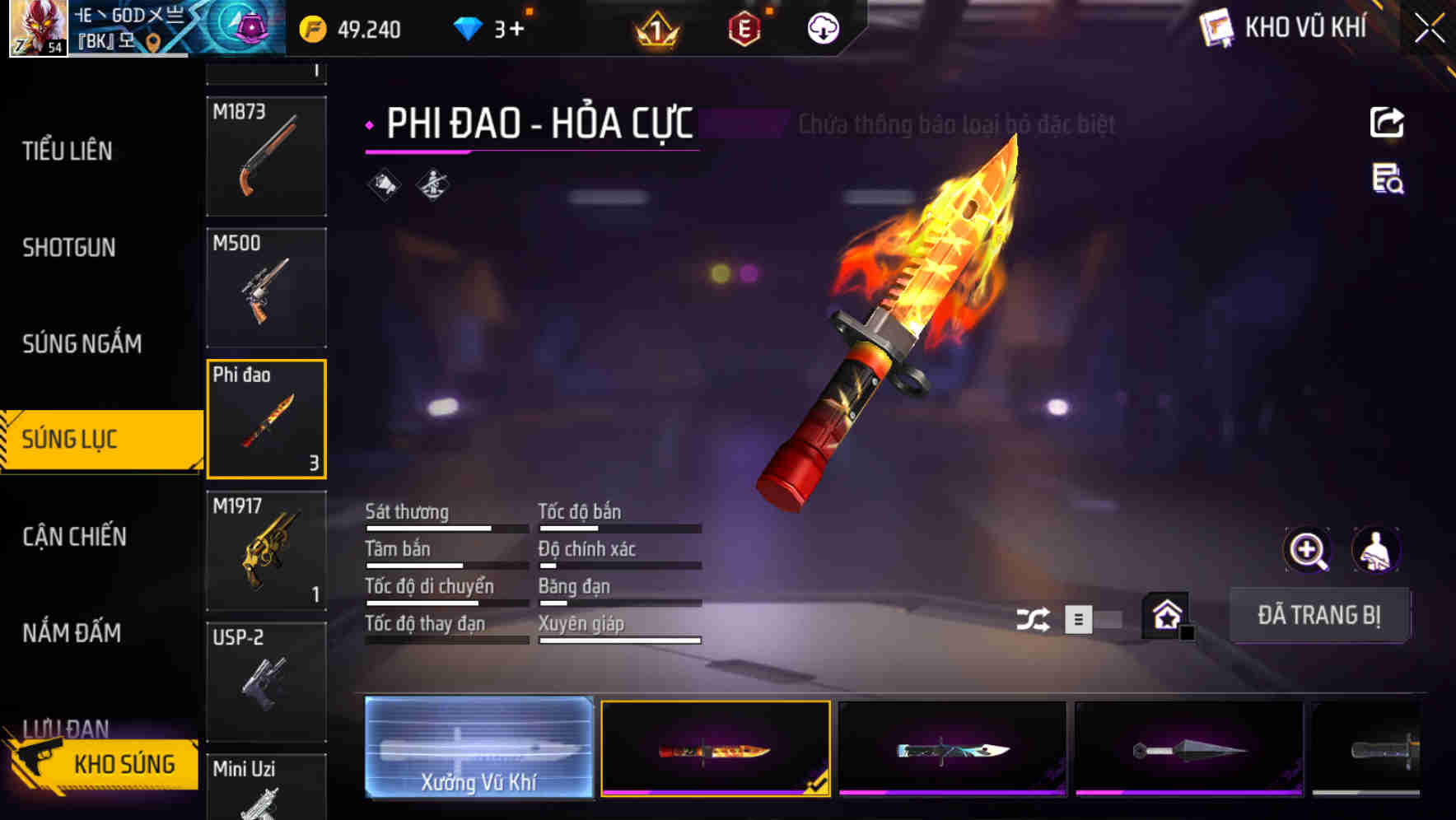This screenshot has width=1456, height=820.
Task: Open the zoom magnifier preview icon
Action: 1309,550
